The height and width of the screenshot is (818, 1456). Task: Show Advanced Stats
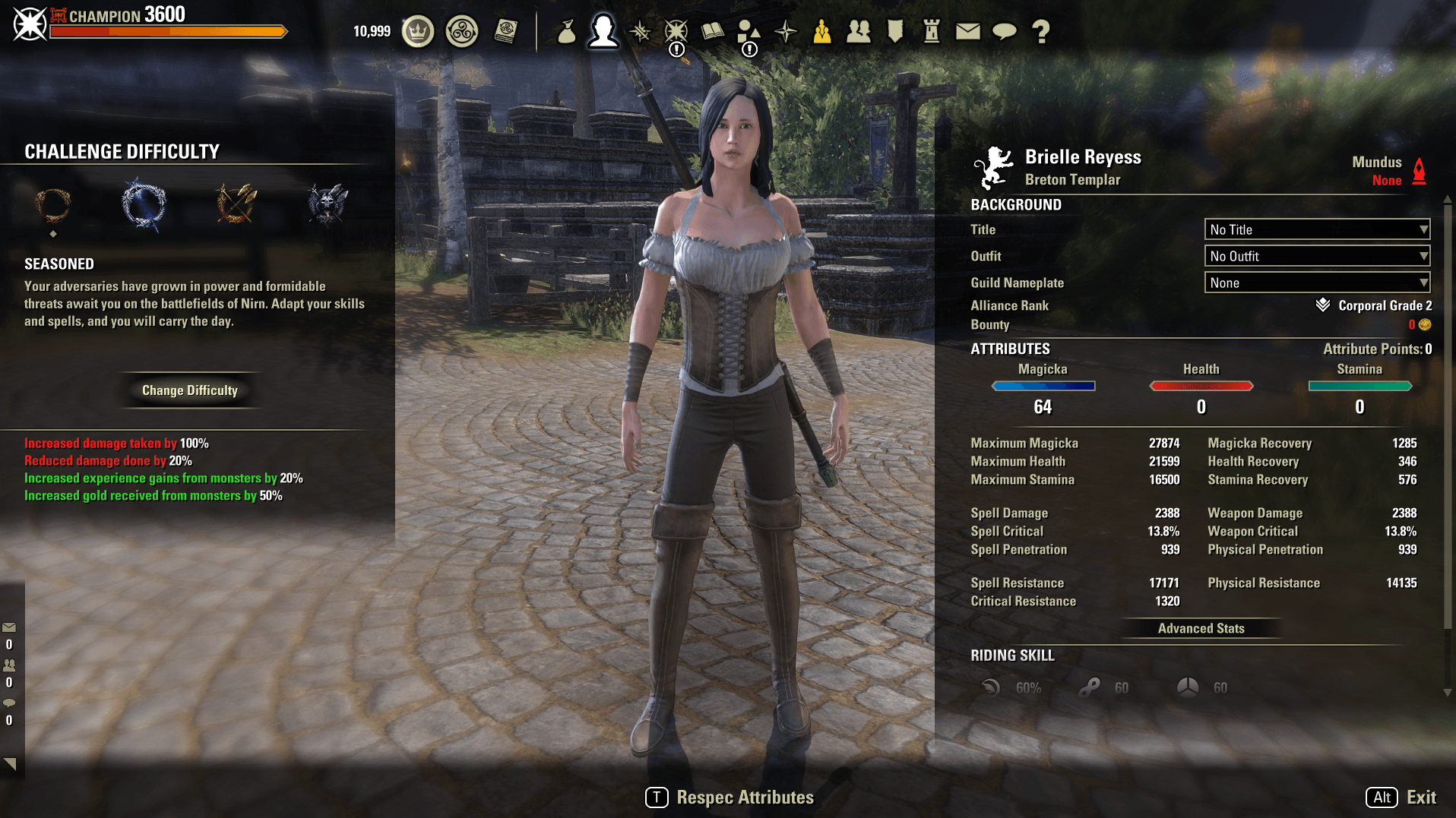1201,628
